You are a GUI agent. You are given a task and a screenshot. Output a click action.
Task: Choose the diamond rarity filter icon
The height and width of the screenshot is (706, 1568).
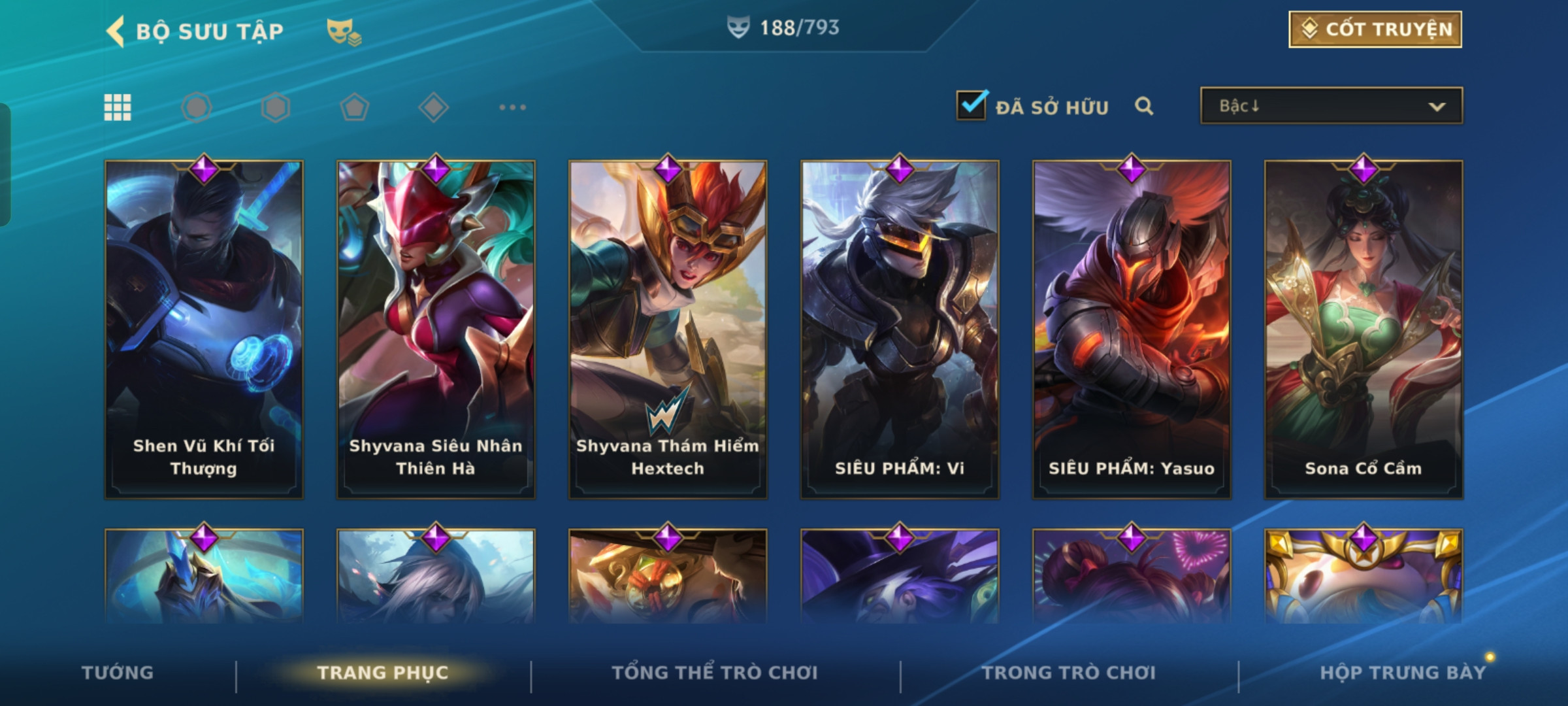click(434, 107)
